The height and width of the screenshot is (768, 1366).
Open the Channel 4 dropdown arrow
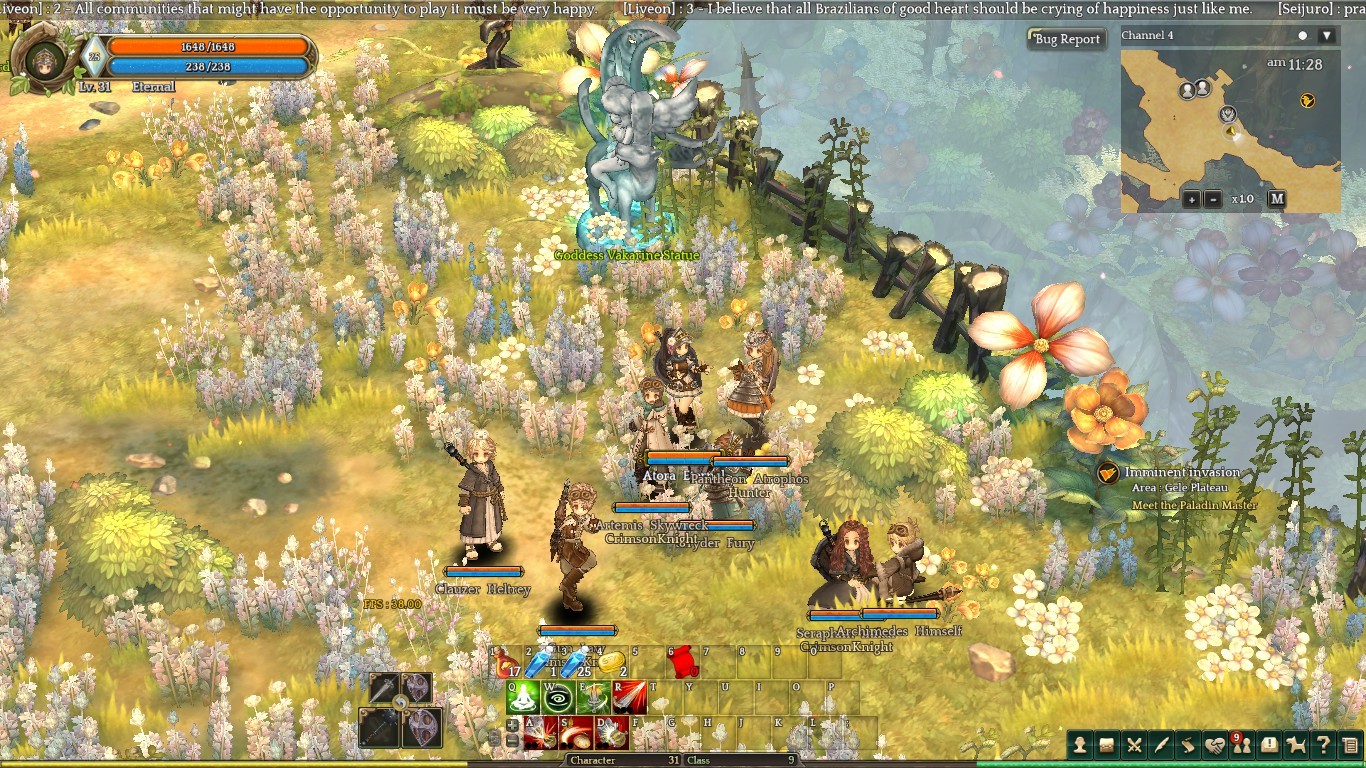coord(1326,36)
